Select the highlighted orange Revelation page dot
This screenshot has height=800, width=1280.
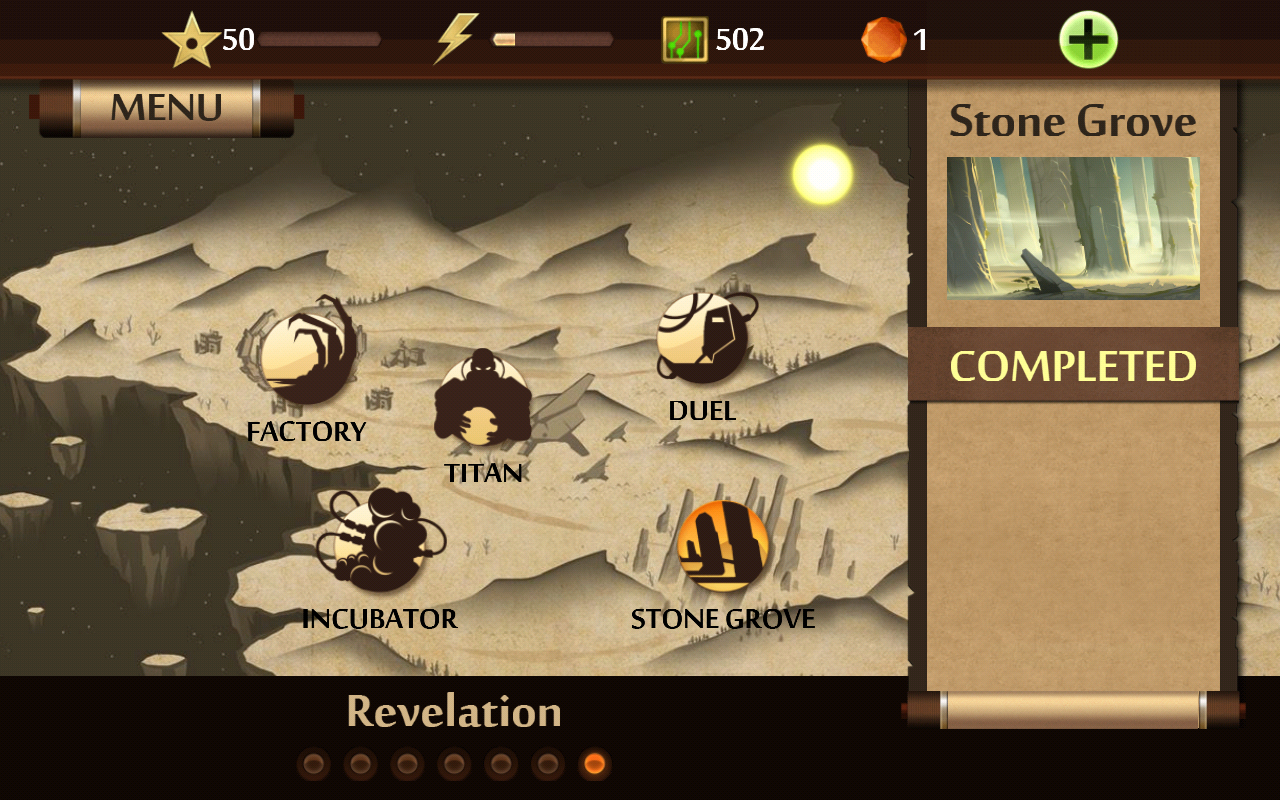tap(594, 765)
